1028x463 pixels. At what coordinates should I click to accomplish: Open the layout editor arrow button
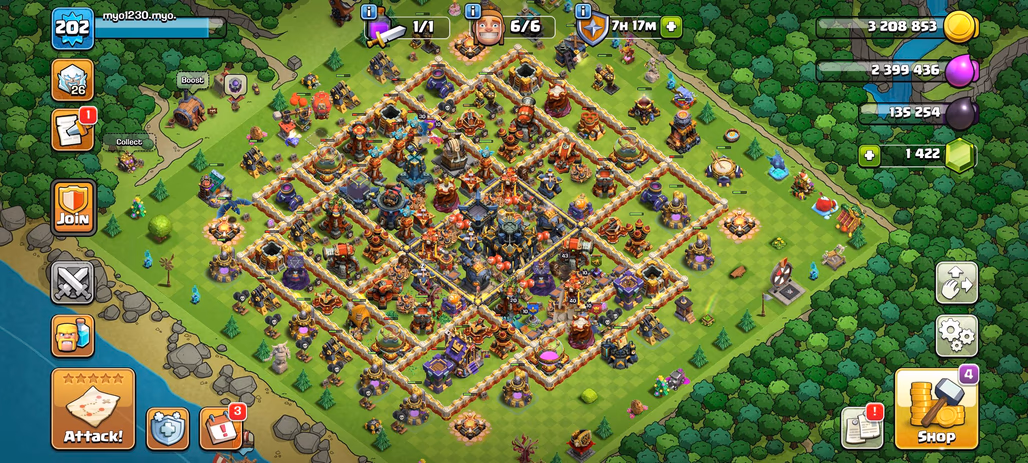click(956, 283)
